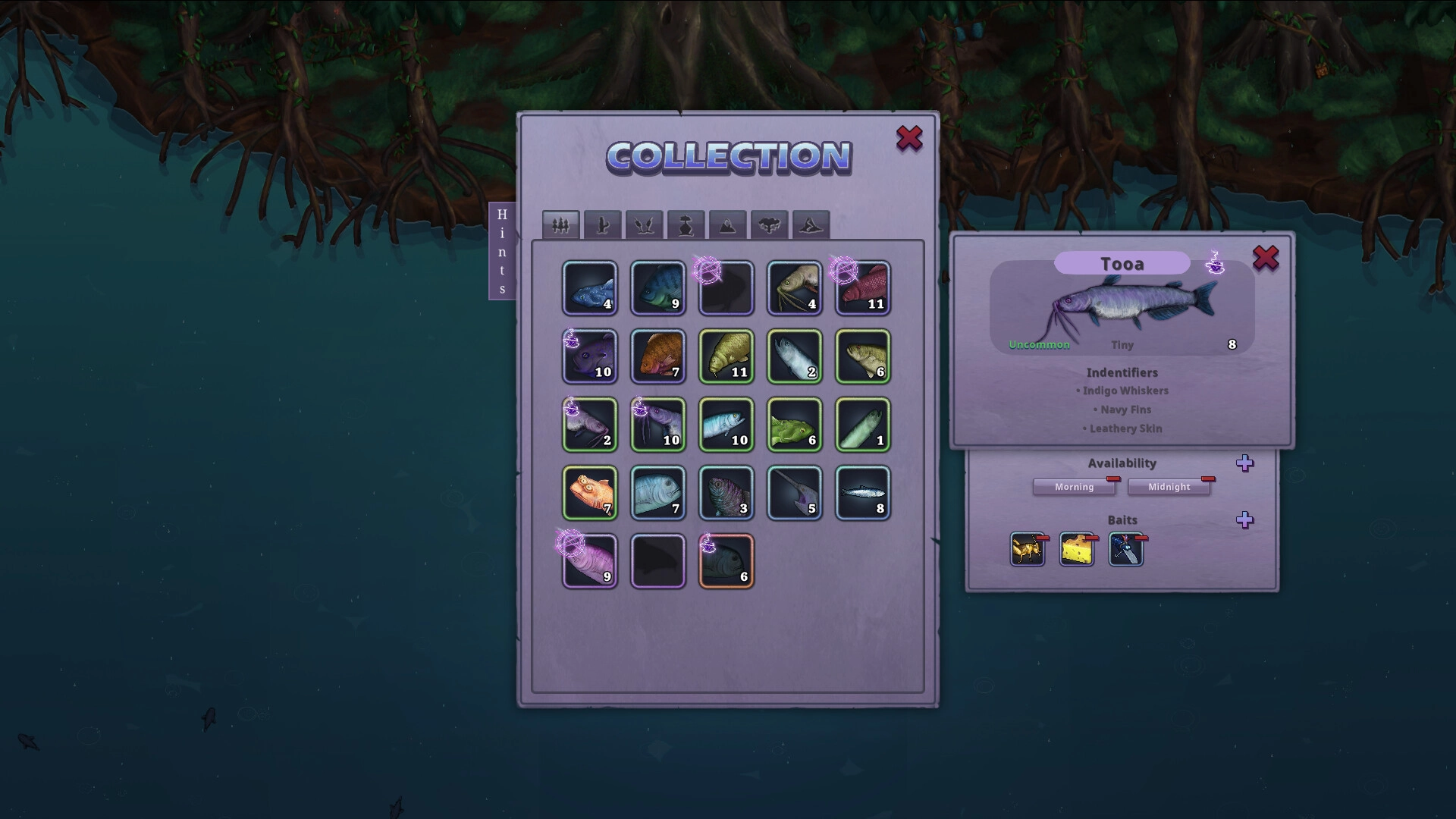The width and height of the screenshot is (1456, 819).
Task: Close the Collection window
Action: [909, 139]
